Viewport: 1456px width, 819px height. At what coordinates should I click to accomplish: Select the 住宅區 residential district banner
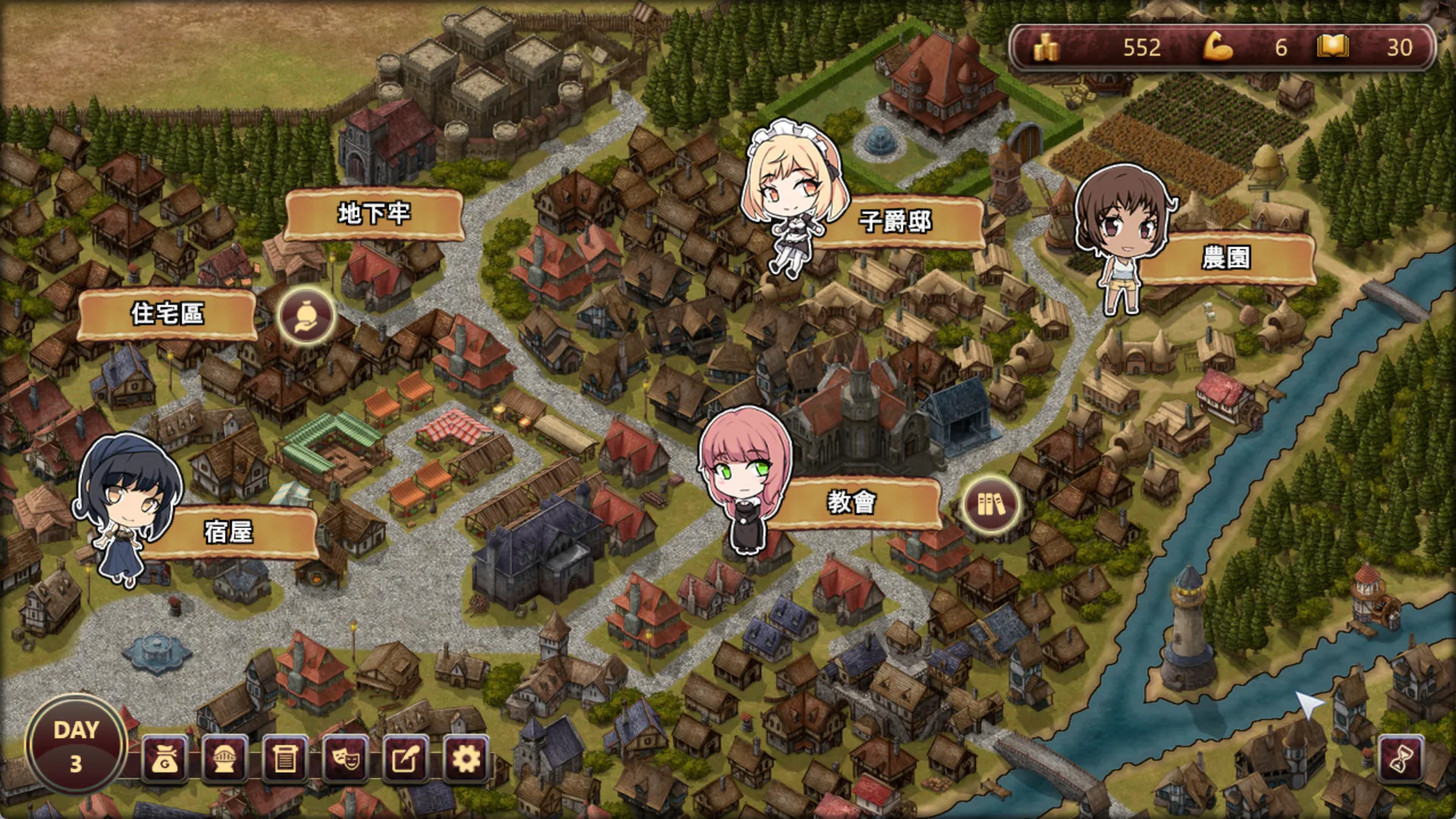point(167,314)
